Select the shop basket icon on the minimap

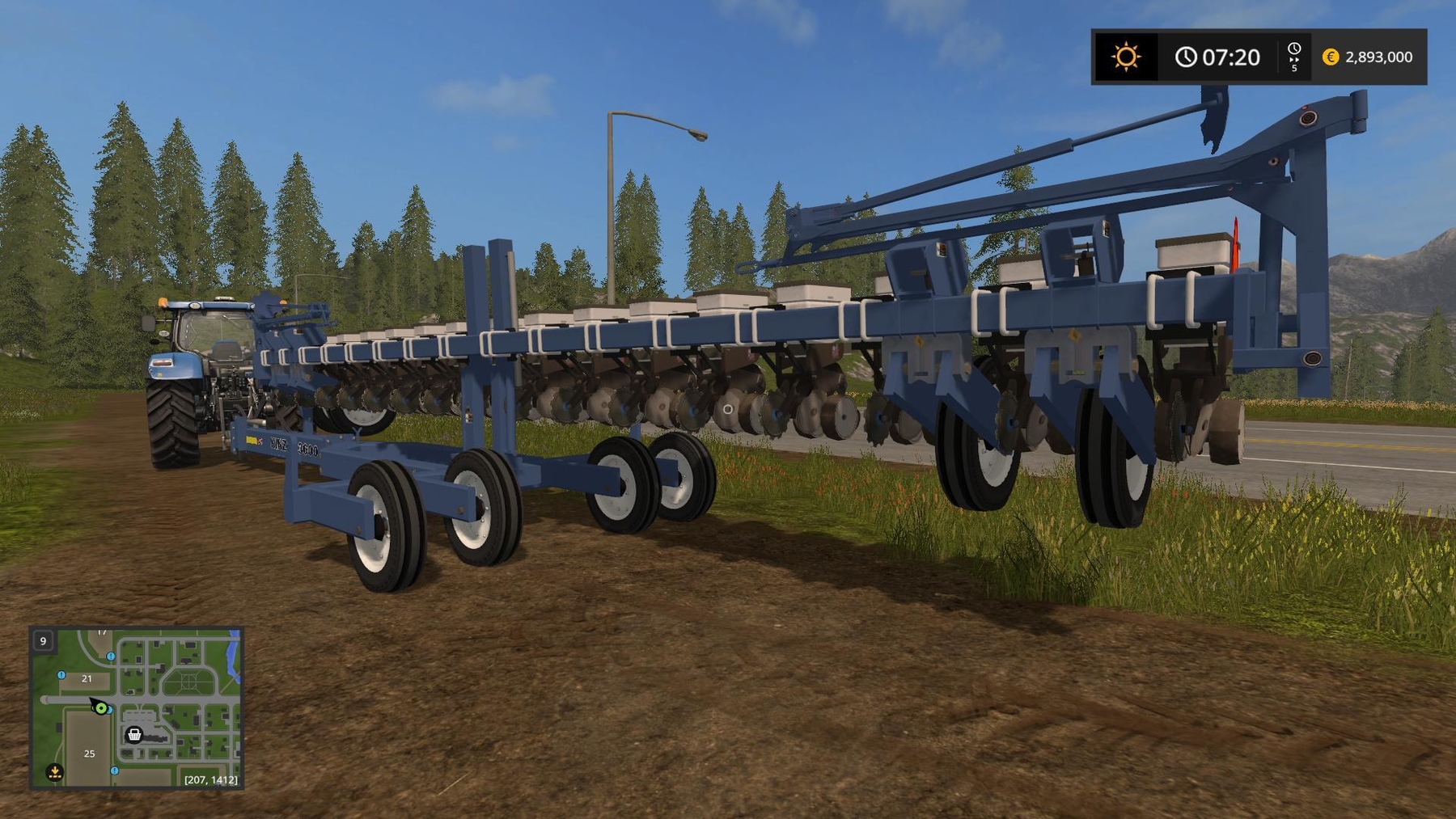pos(133,735)
